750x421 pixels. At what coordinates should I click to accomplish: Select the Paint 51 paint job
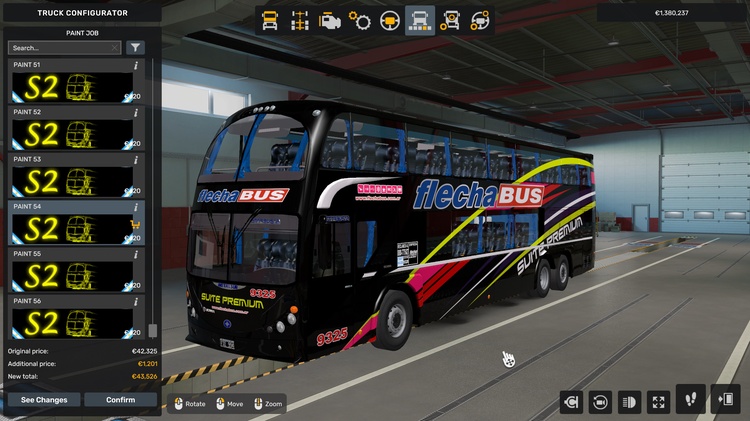[x=70, y=86]
